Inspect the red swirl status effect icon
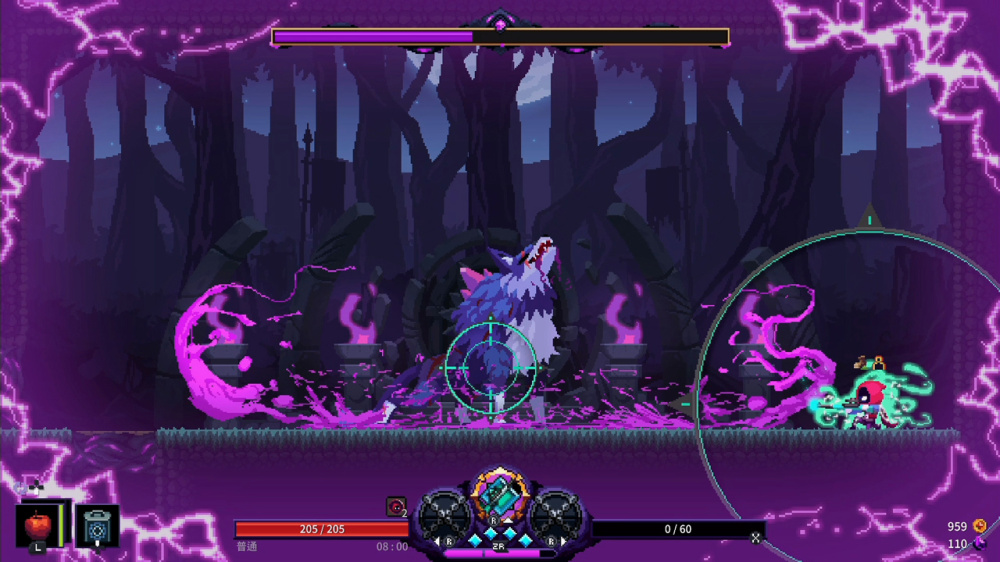 (396, 507)
